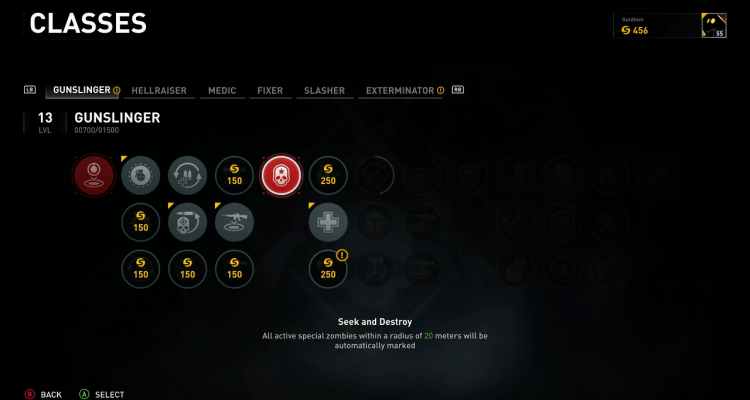Screen dimensions: 750x400
Task: Show the Slasher class tab
Action: point(324,90)
